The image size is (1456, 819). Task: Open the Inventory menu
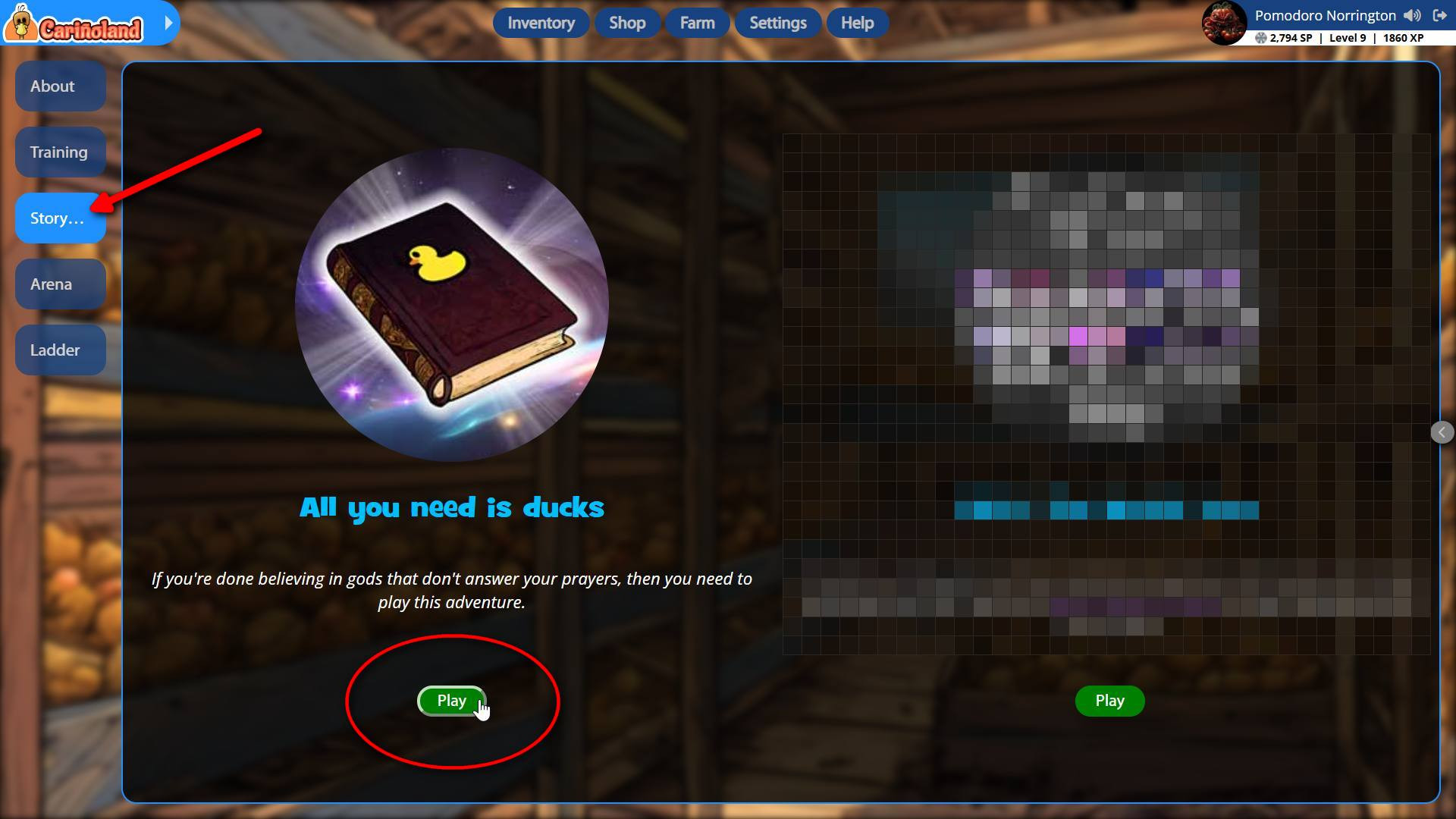click(x=541, y=23)
